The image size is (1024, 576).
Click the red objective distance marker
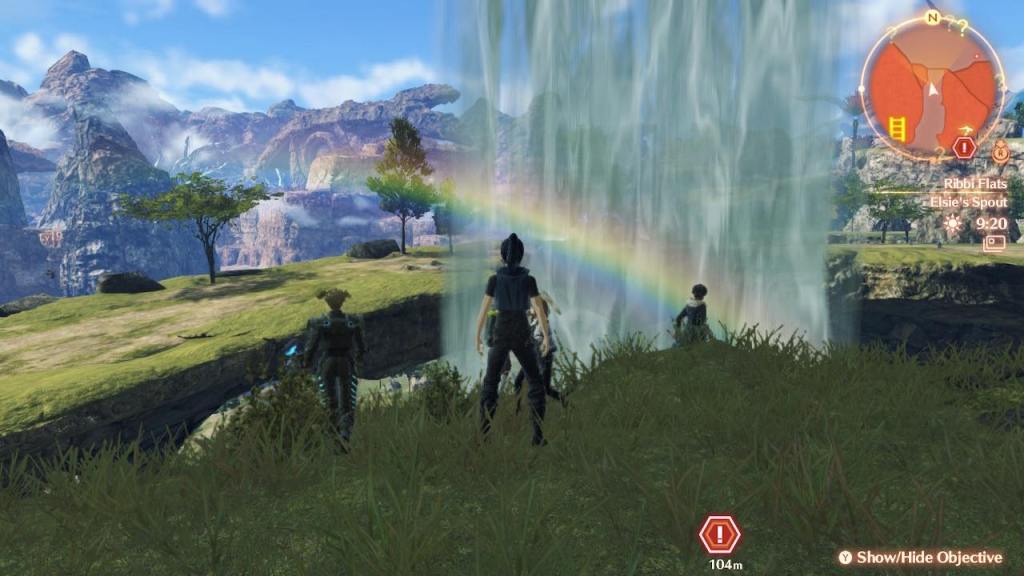pyautogui.click(x=719, y=535)
